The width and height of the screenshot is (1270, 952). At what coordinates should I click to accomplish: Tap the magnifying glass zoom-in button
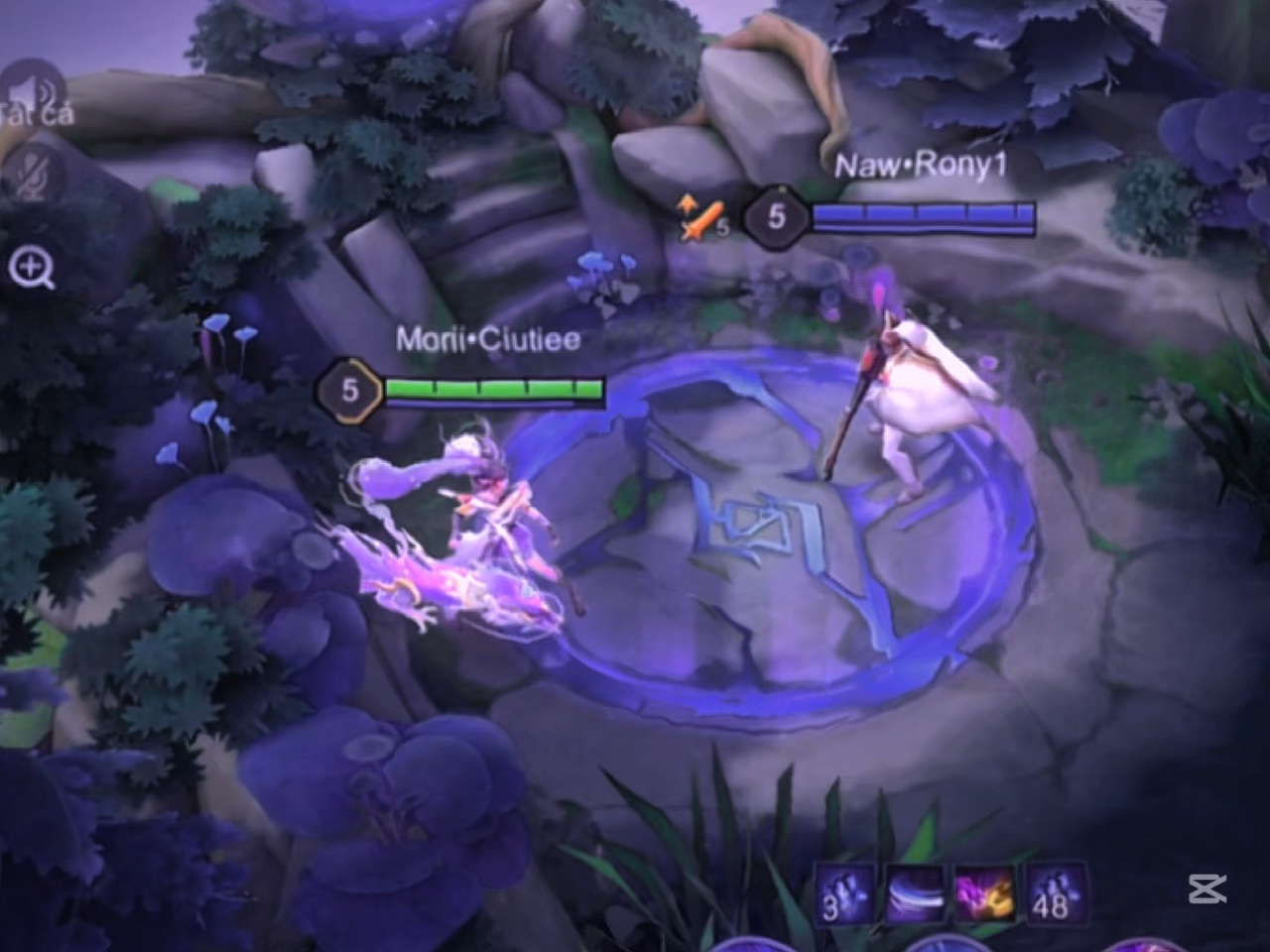tap(32, 268)
